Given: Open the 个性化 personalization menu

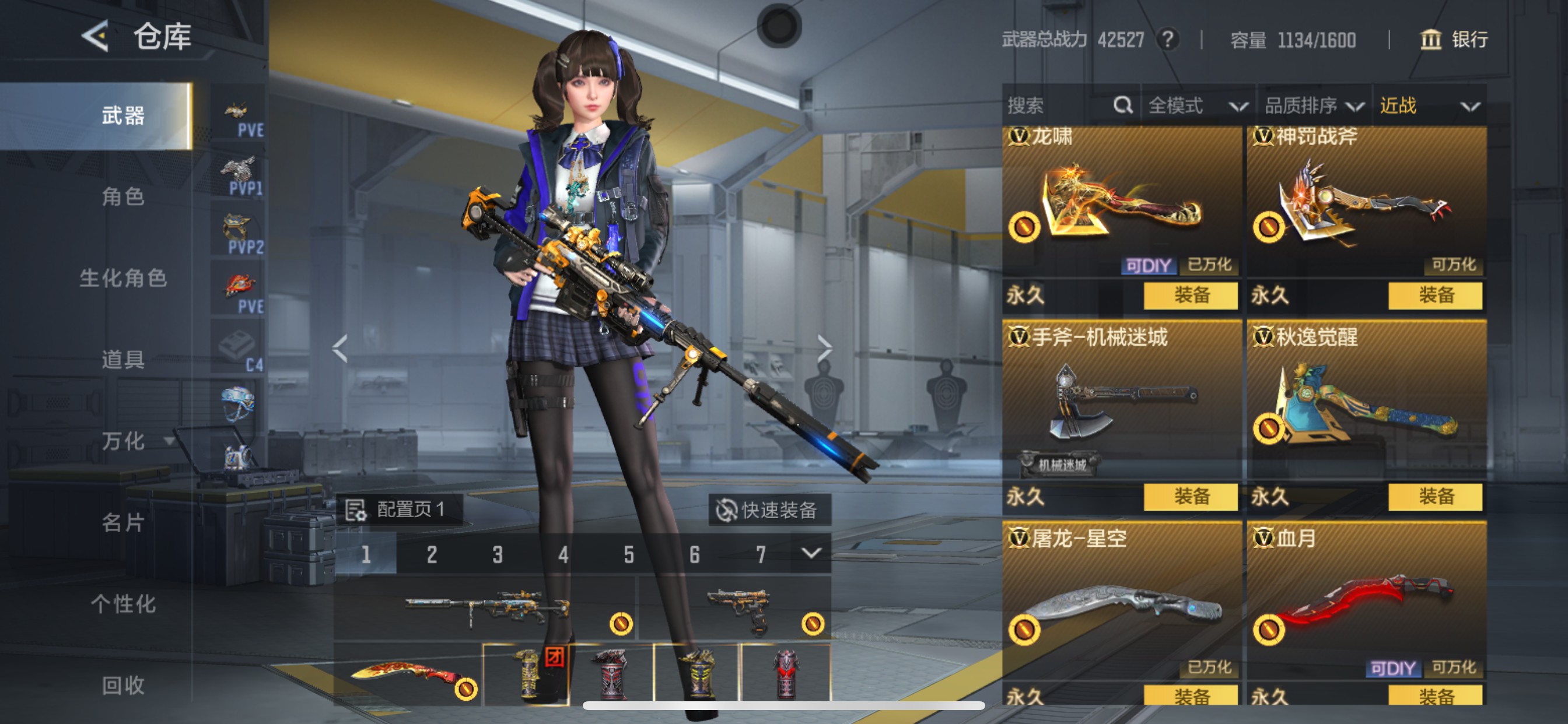Looking at the screenshot, I should coord(123,603).
